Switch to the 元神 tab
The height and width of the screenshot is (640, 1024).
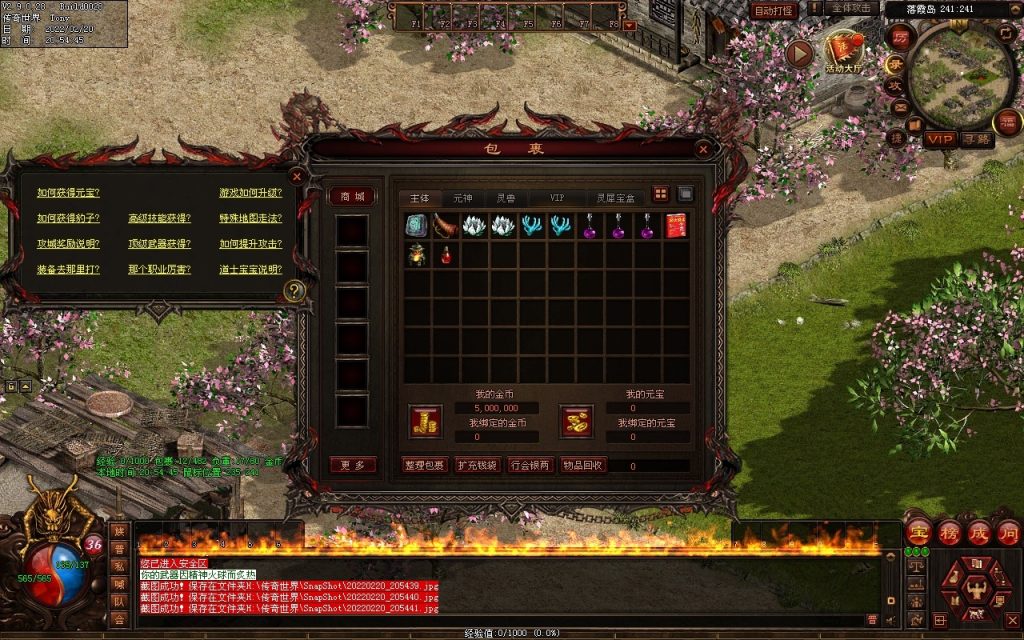463,198
